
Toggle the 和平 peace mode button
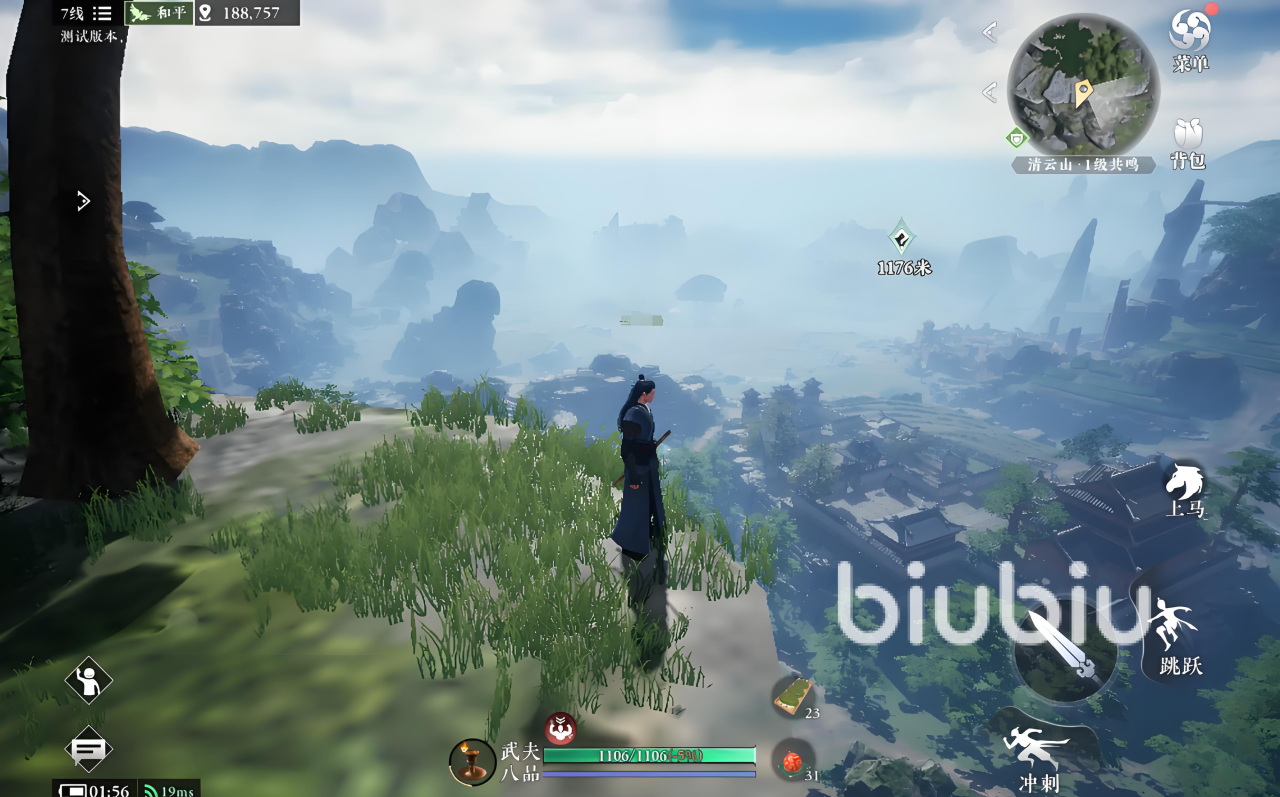click(x=159, y=13)
